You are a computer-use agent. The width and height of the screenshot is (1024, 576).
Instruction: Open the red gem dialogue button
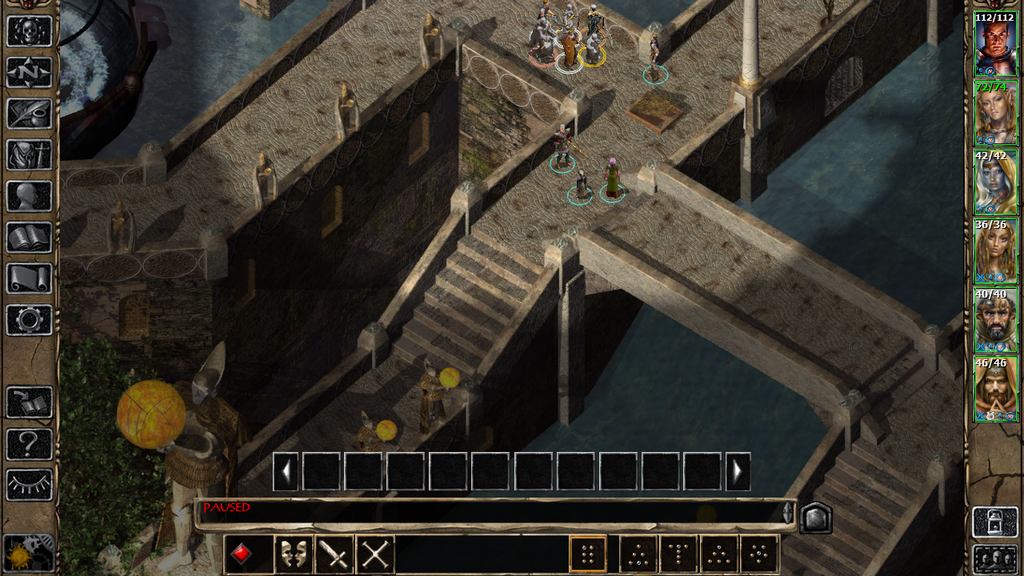pos(245,554)
